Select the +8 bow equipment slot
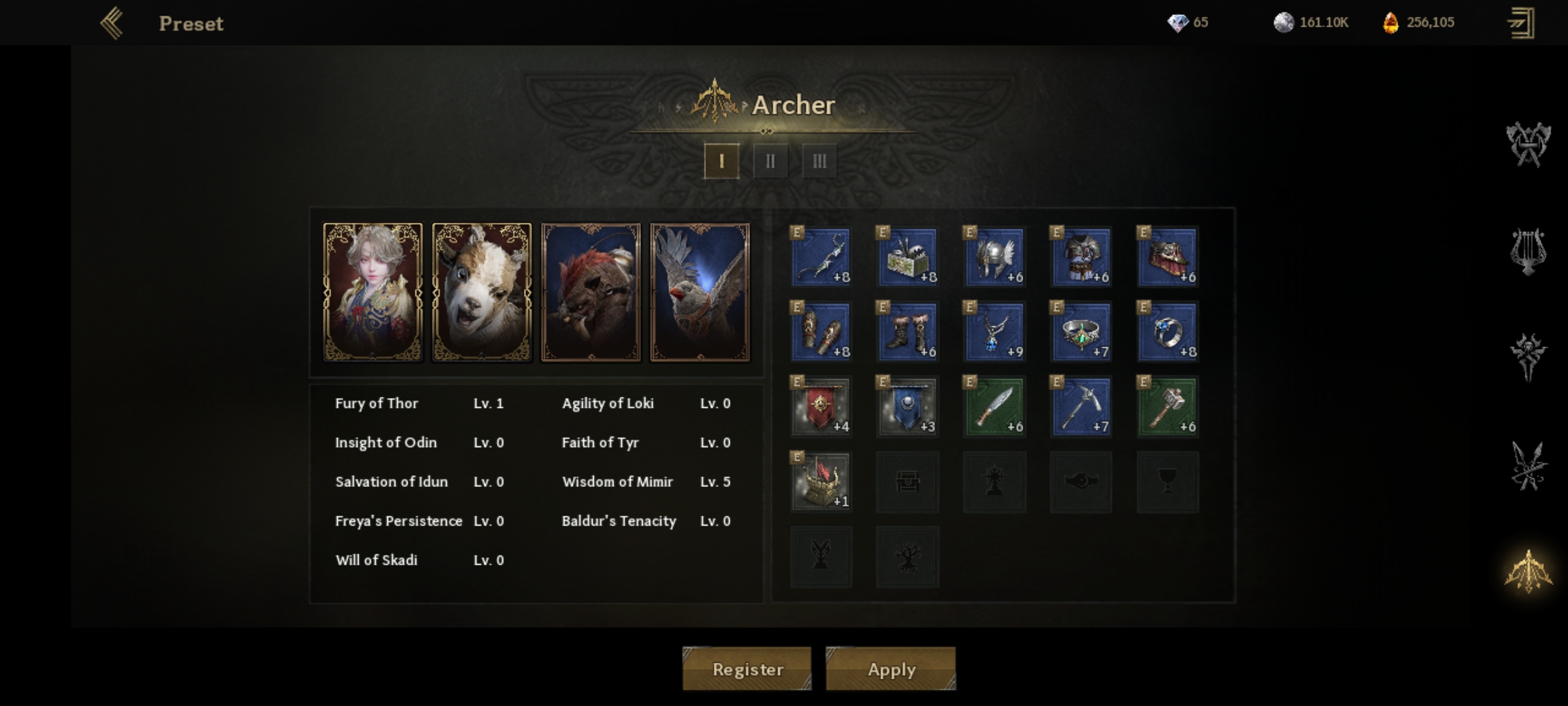Image resolution: width=1568 pixels, height=706 pixels. [x=821, y=257]
